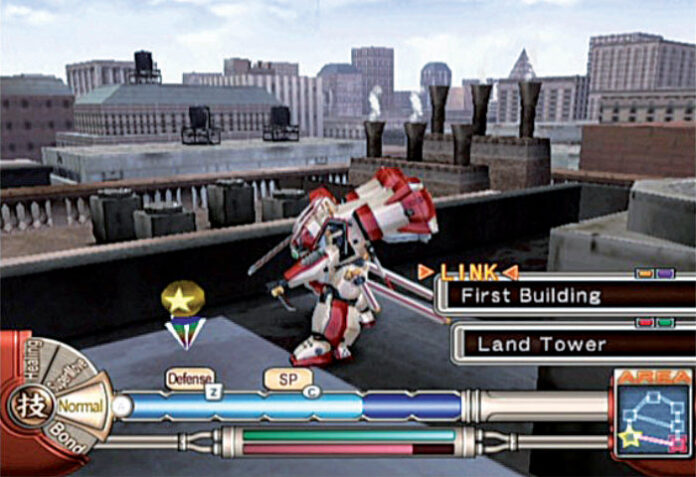Viewport: 696px width, 477px height.
Task: Activate the Defense action label
Action: pyautogui.click(x=190, y=379)
